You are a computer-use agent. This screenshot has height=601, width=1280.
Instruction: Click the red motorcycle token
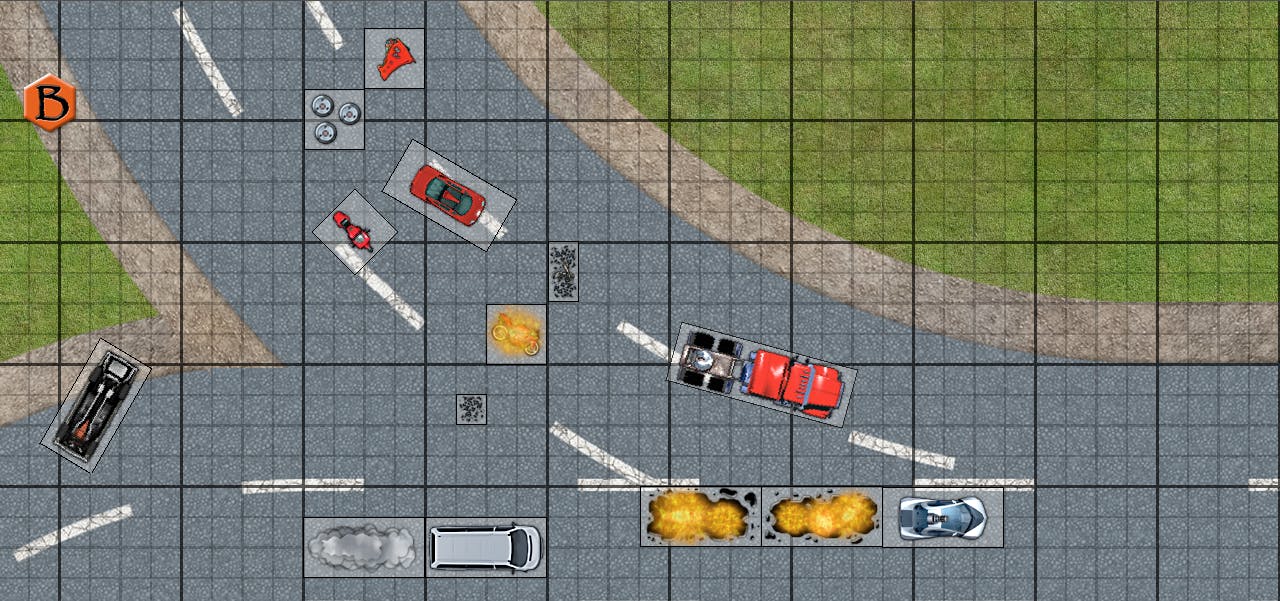click(x=354, y=232)
